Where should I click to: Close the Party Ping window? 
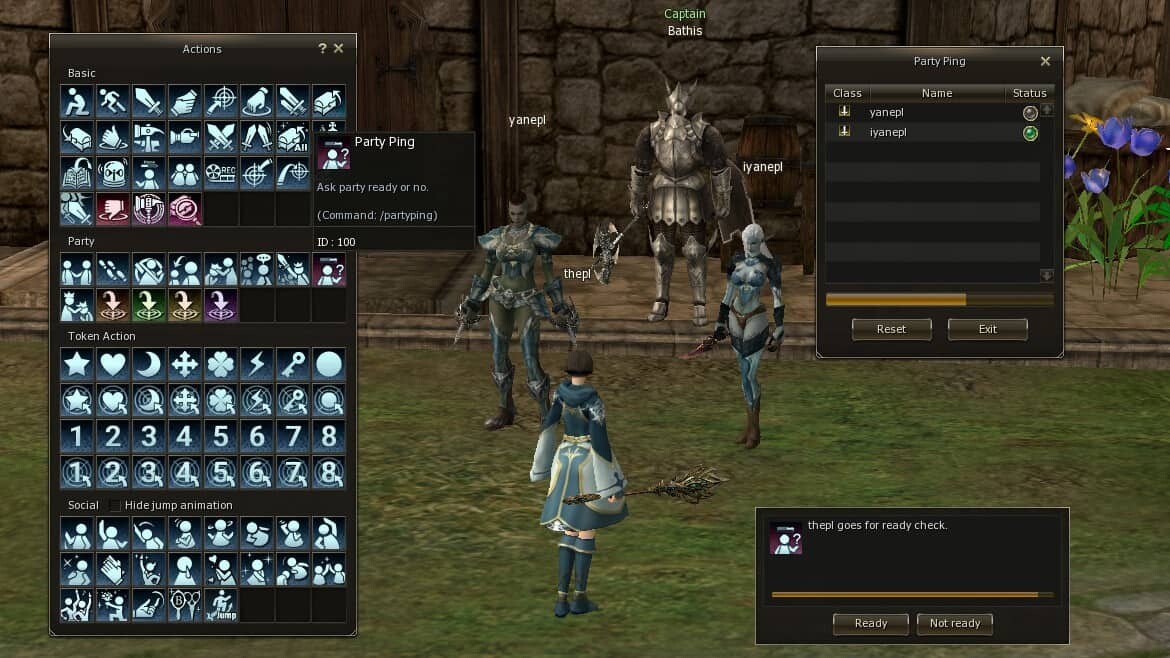[1045, 61]
